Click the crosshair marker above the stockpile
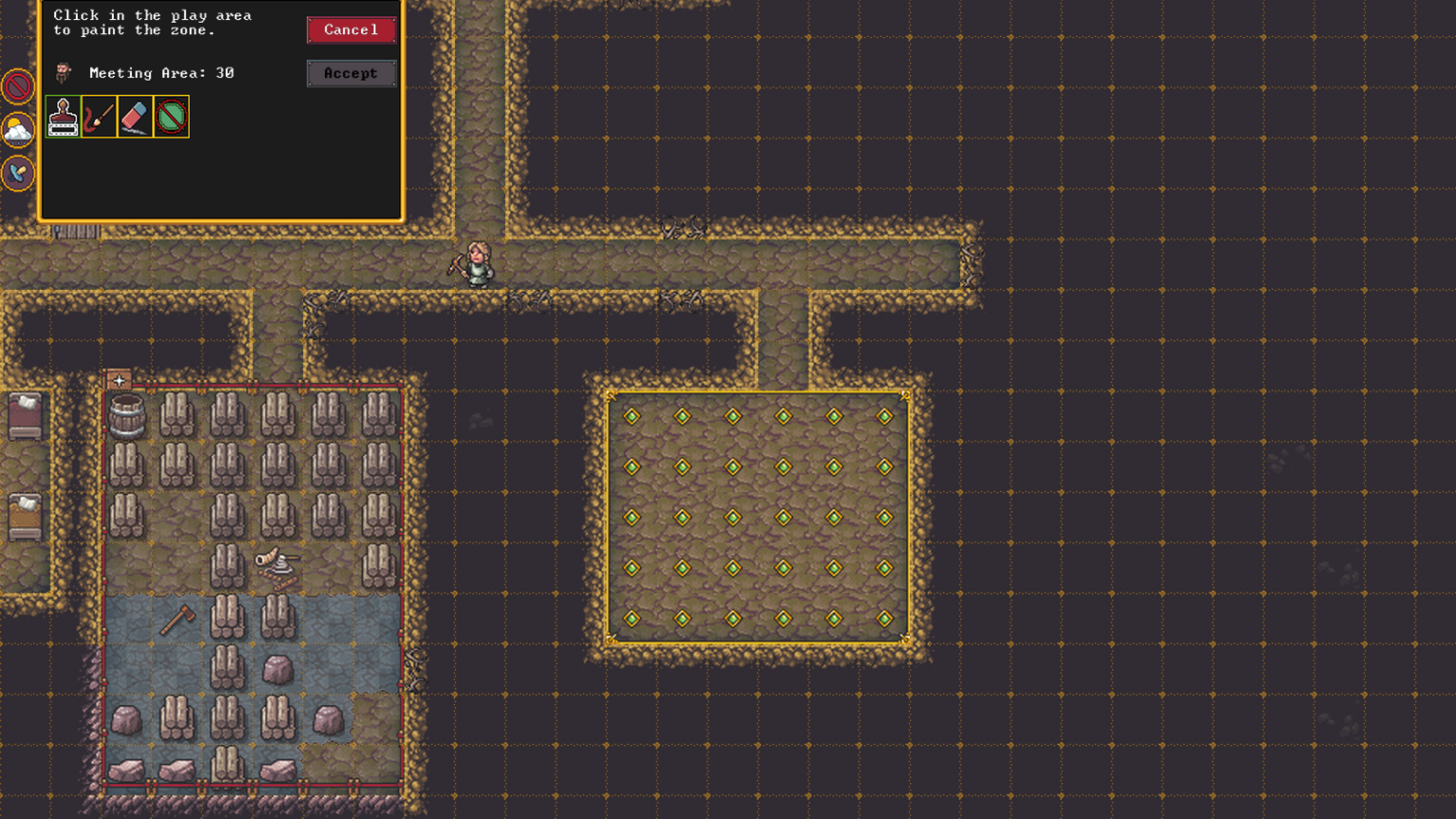The height and width of the screenshot is (819, 1456). [118, 379]
